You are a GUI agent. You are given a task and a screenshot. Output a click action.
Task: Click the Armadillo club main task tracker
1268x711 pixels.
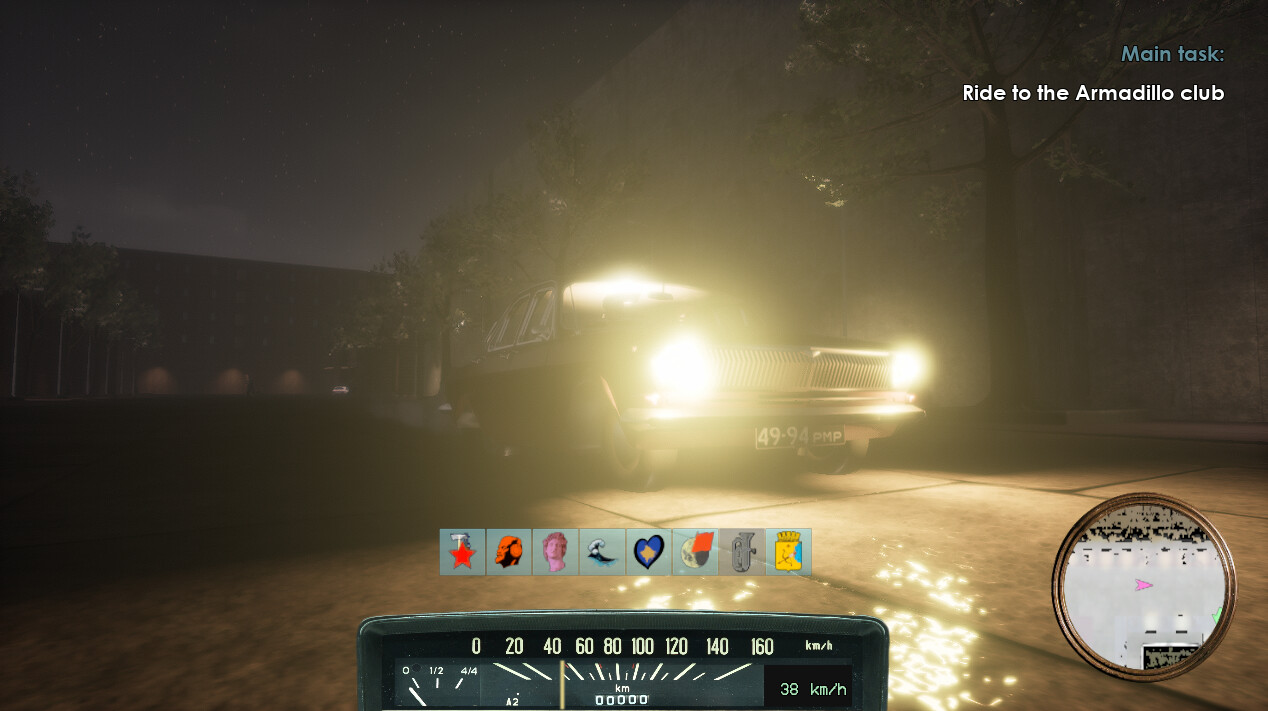point(1092,93)
